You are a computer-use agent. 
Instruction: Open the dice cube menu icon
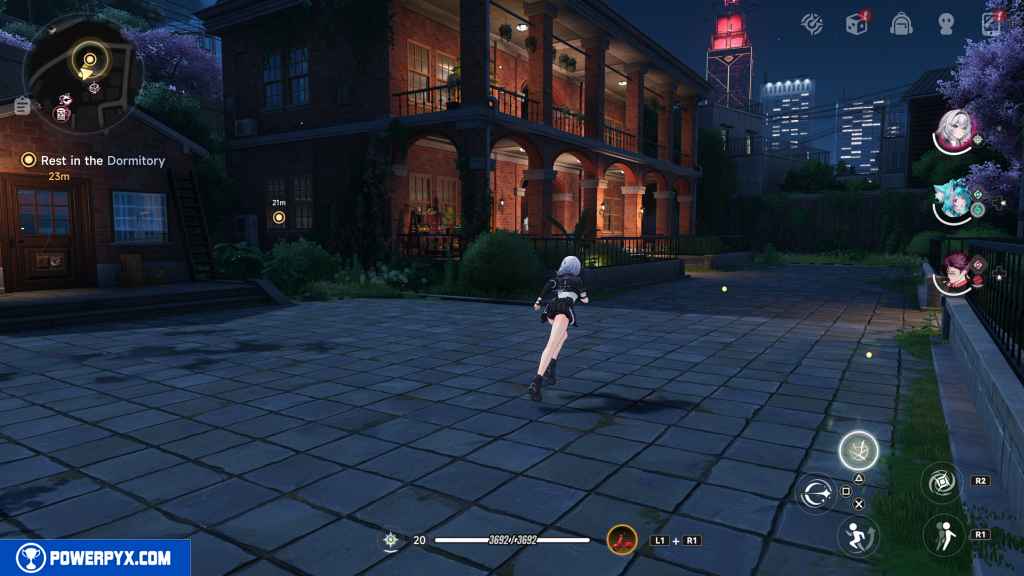coord(856,23)
